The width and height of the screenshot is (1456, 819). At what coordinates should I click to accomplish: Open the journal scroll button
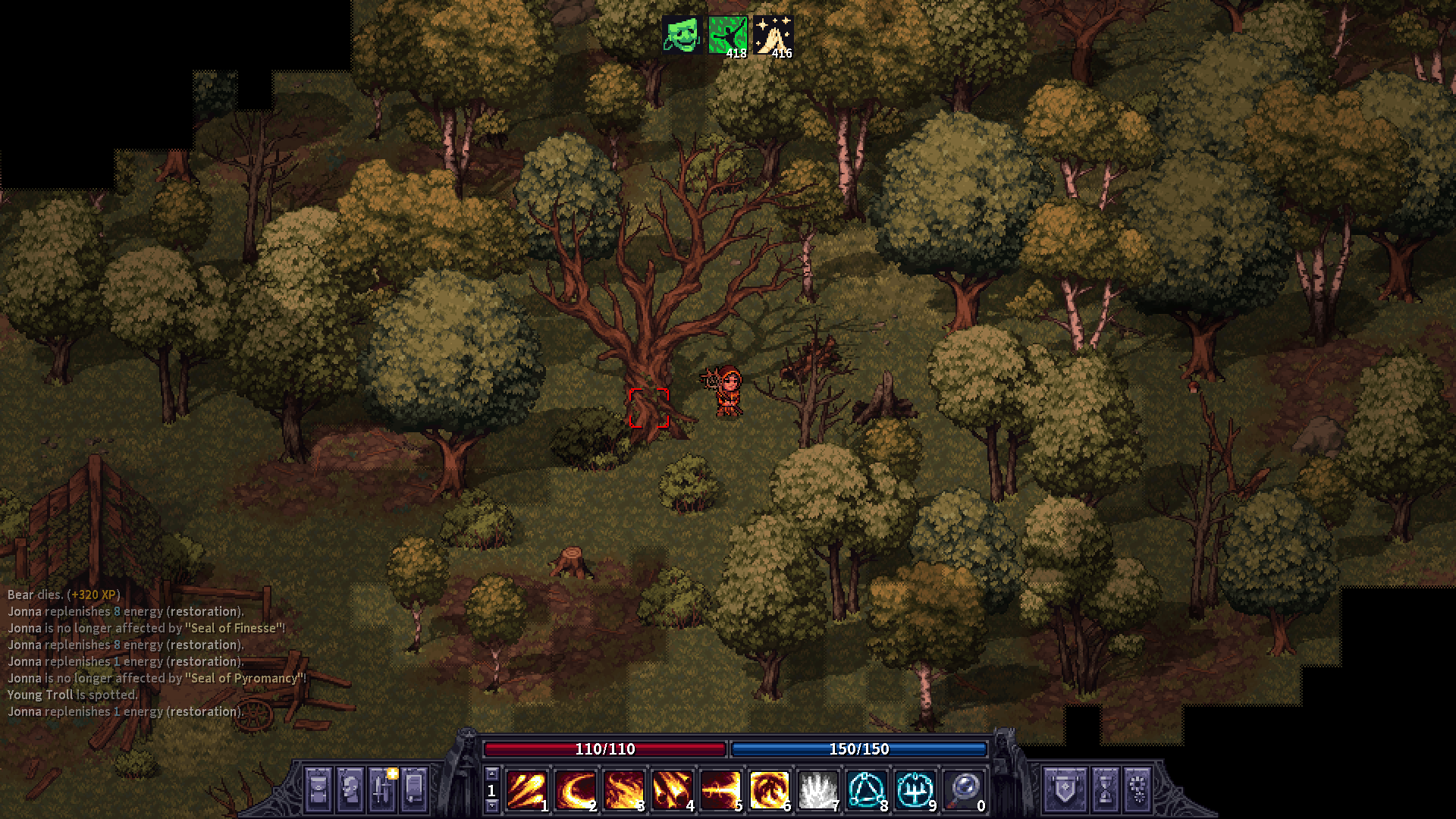[x=414, y=789]
